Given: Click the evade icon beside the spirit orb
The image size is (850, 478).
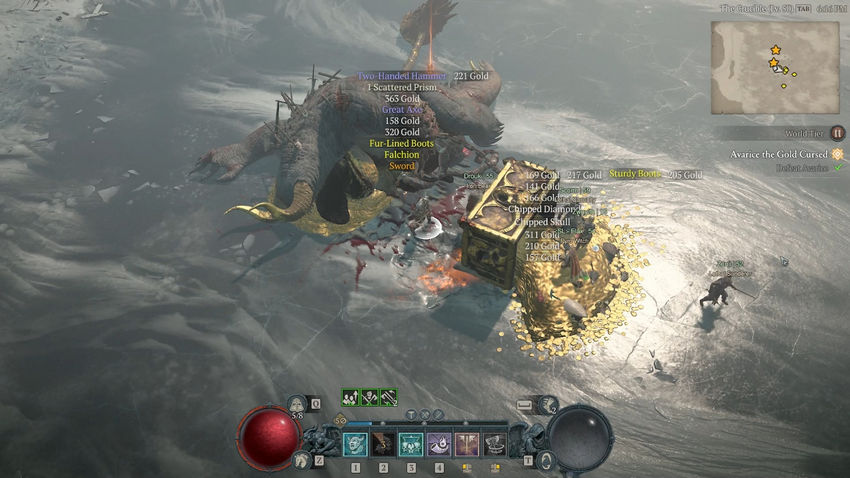Looking at the screenshot, I should click(545, 460).
